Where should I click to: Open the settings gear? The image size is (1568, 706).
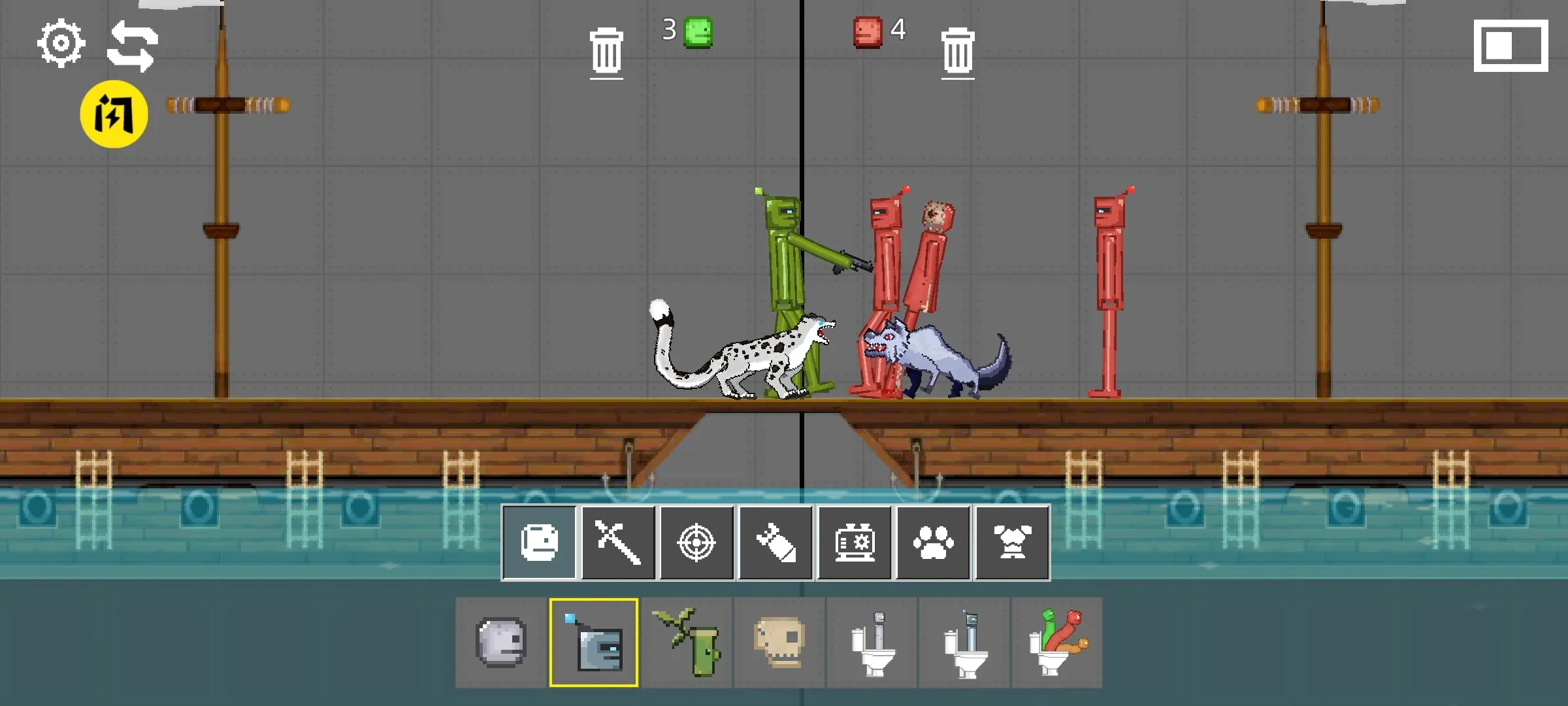tap(61, 42)
